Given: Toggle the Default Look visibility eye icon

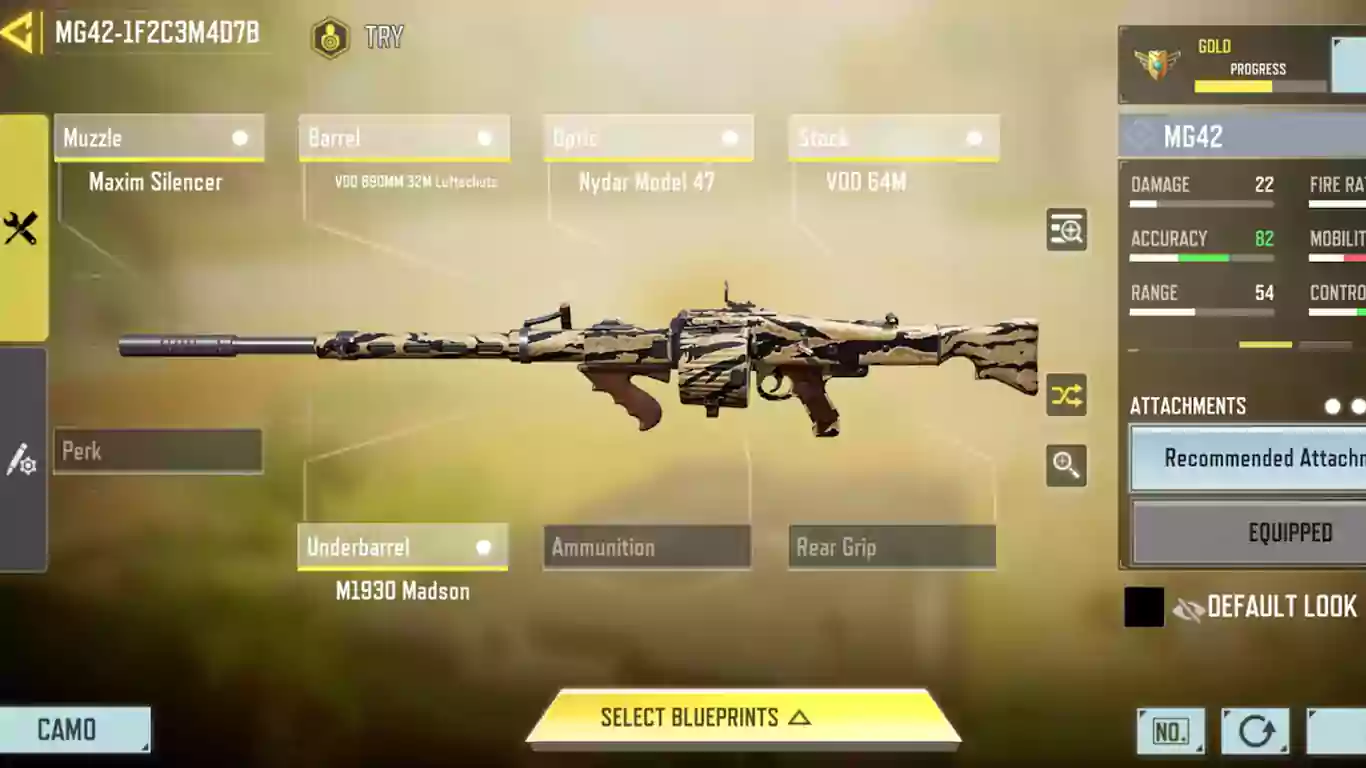Looking at the screenshot, I should tap(1189, 607).
